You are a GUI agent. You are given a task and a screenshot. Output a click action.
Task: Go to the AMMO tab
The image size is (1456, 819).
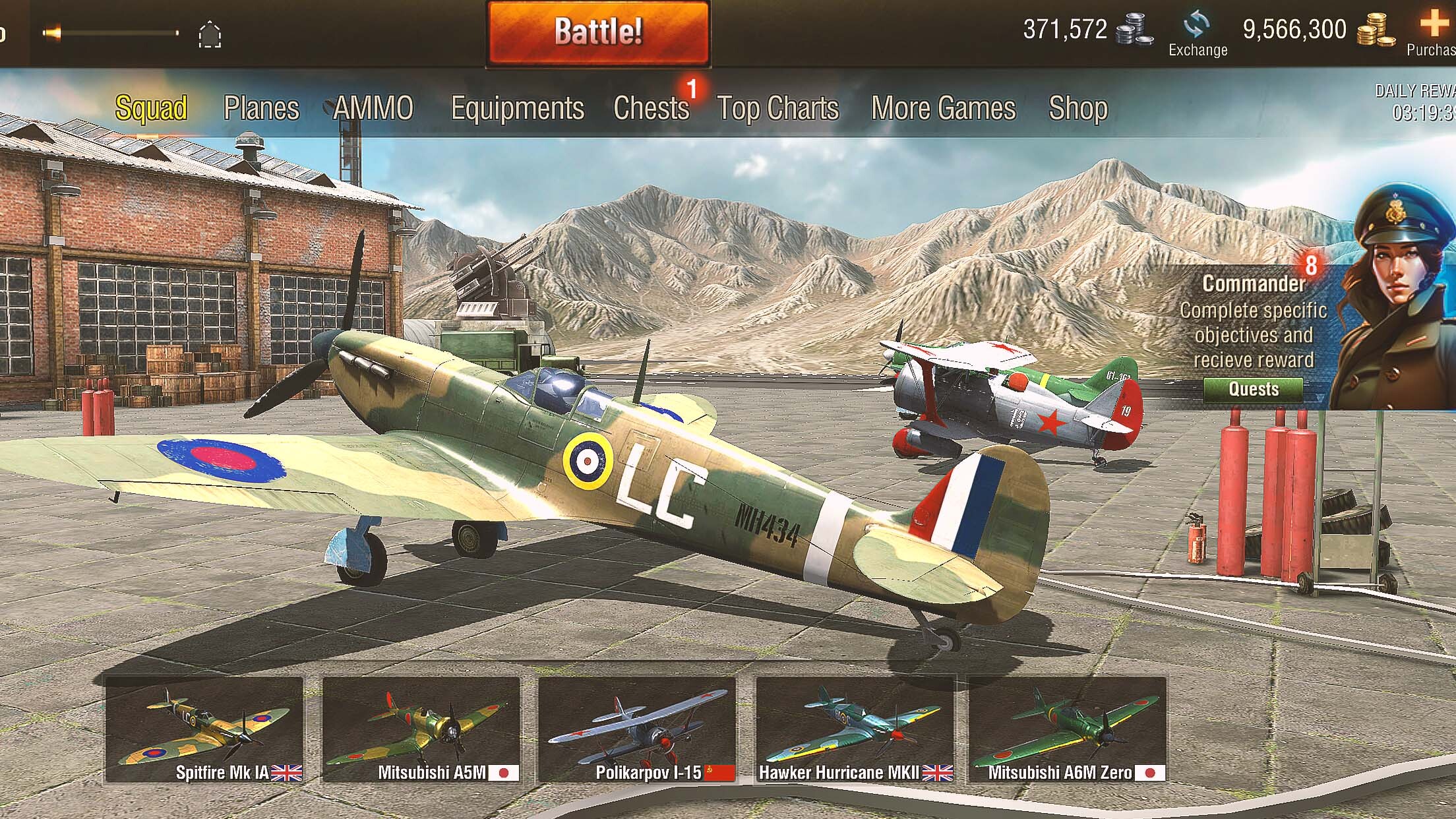tap(373, 108)
